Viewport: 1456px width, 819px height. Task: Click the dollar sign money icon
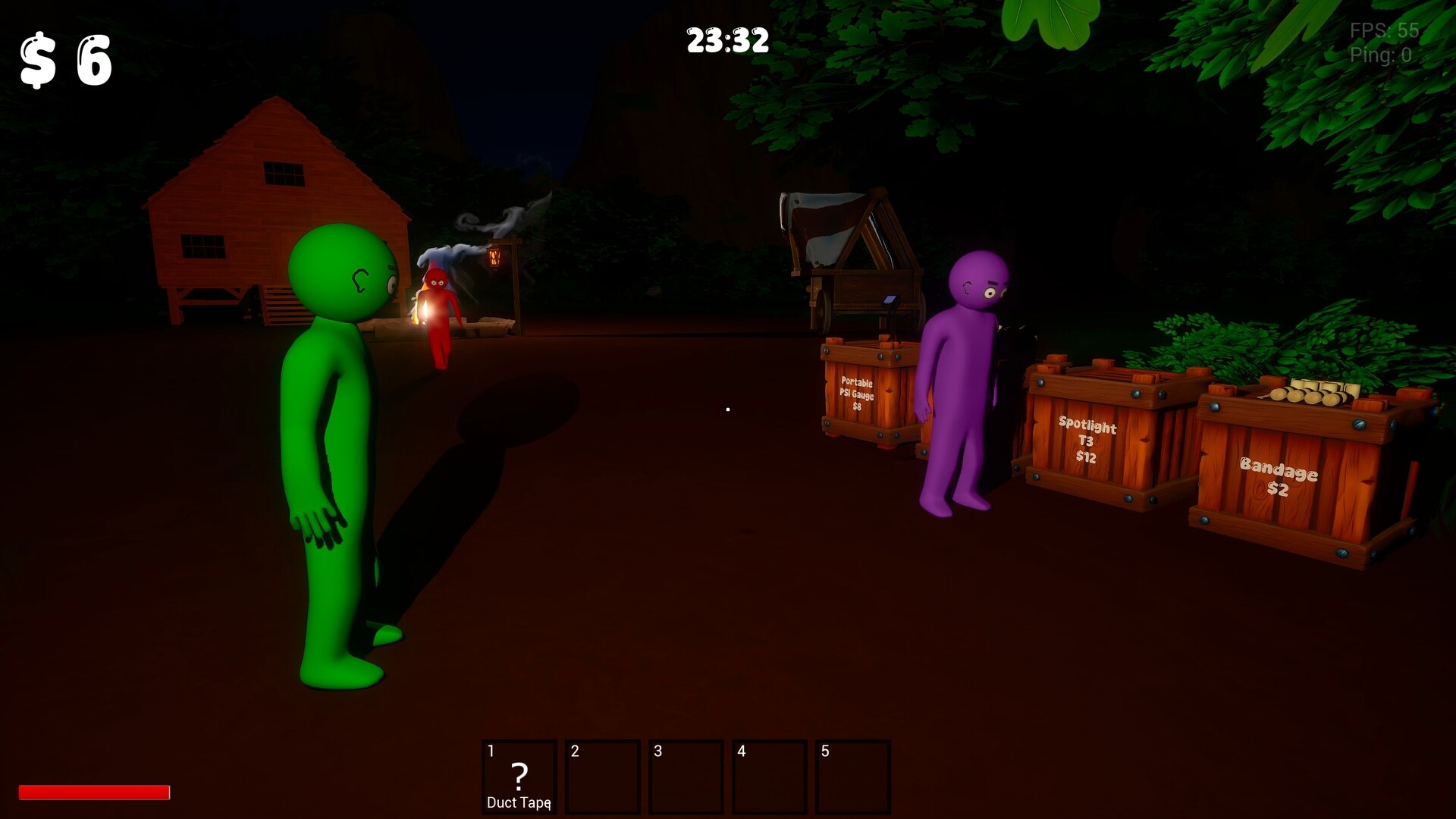(x=38, y=61)
